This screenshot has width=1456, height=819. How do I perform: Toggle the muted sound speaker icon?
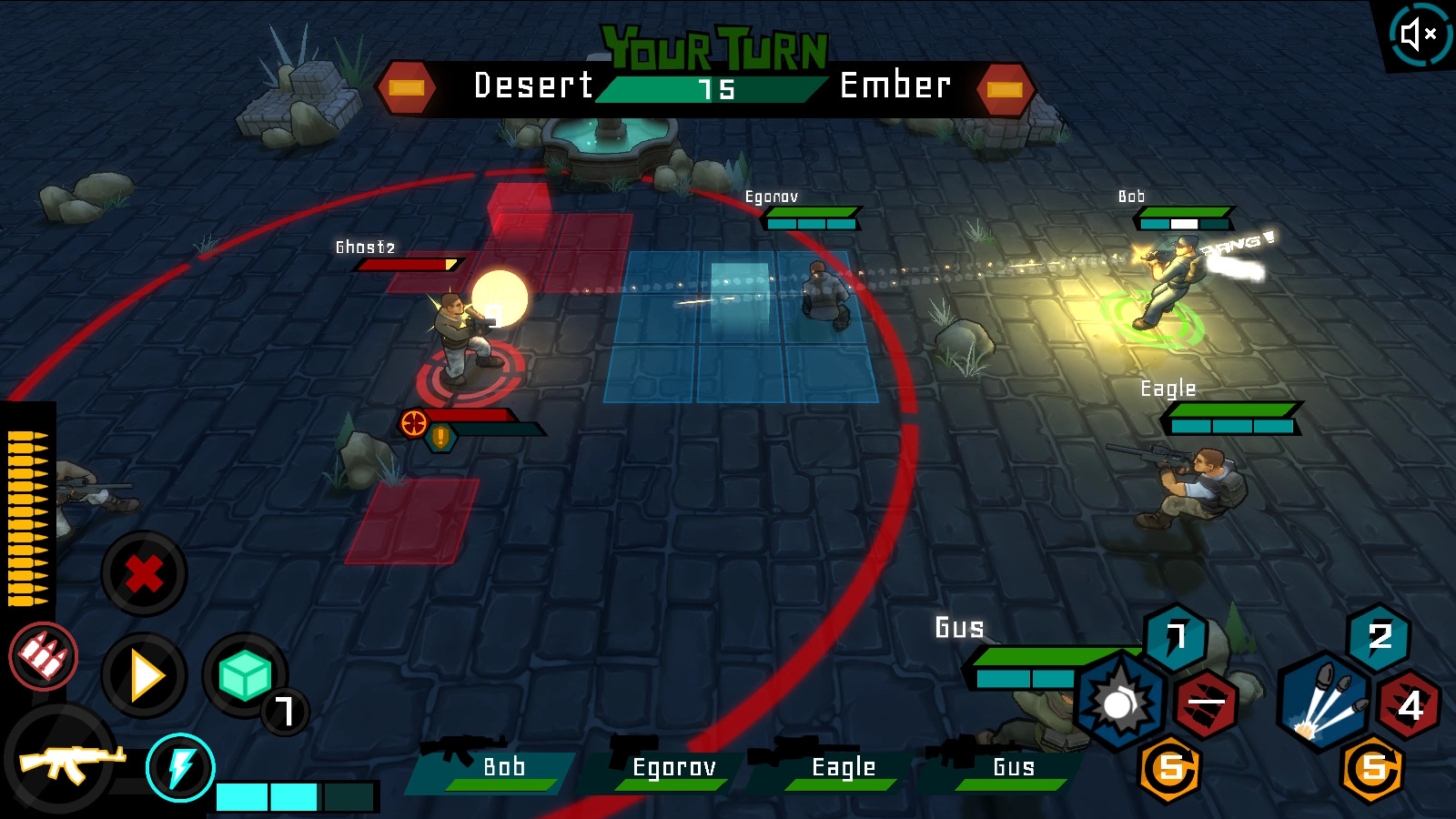pos(1420,35)
